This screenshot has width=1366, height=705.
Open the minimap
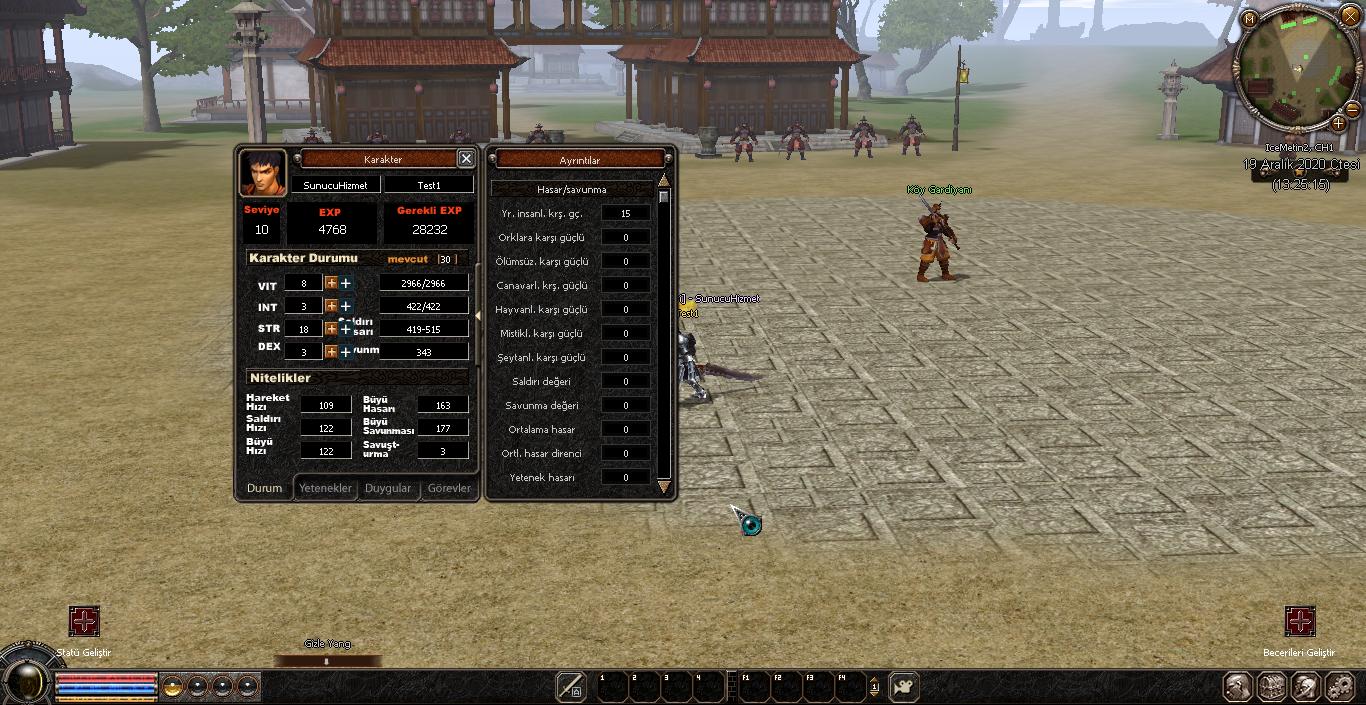click(1249, 19)
